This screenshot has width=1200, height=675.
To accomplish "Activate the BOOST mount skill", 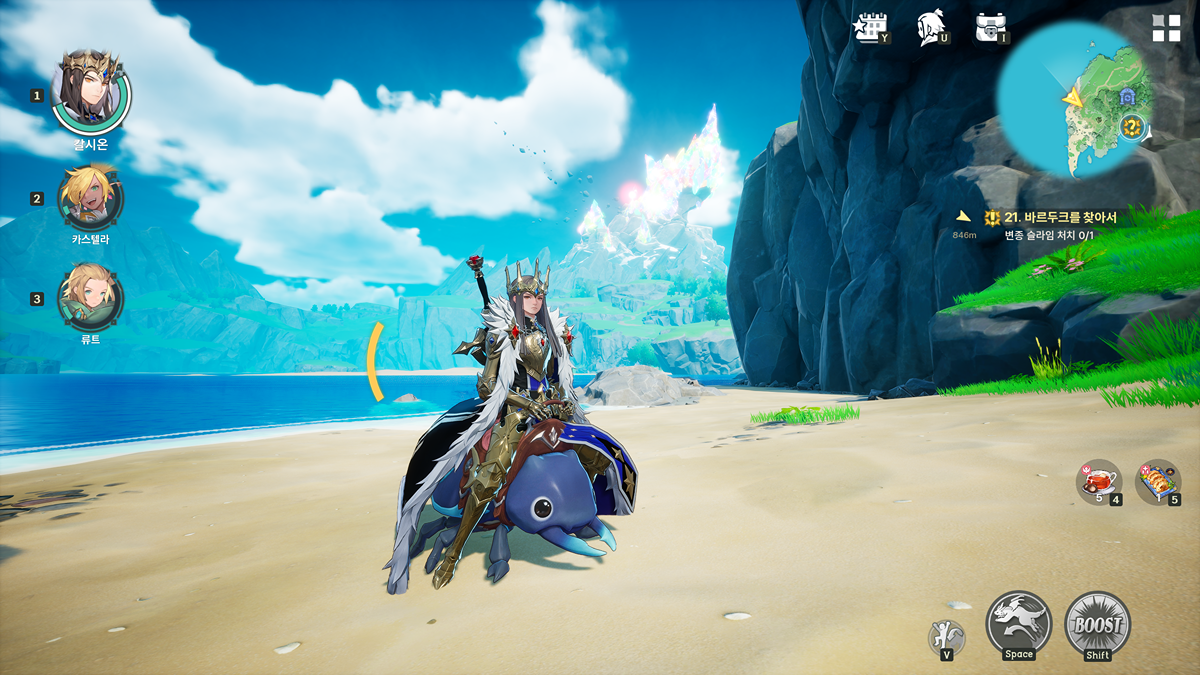I will coord(1097,624).
